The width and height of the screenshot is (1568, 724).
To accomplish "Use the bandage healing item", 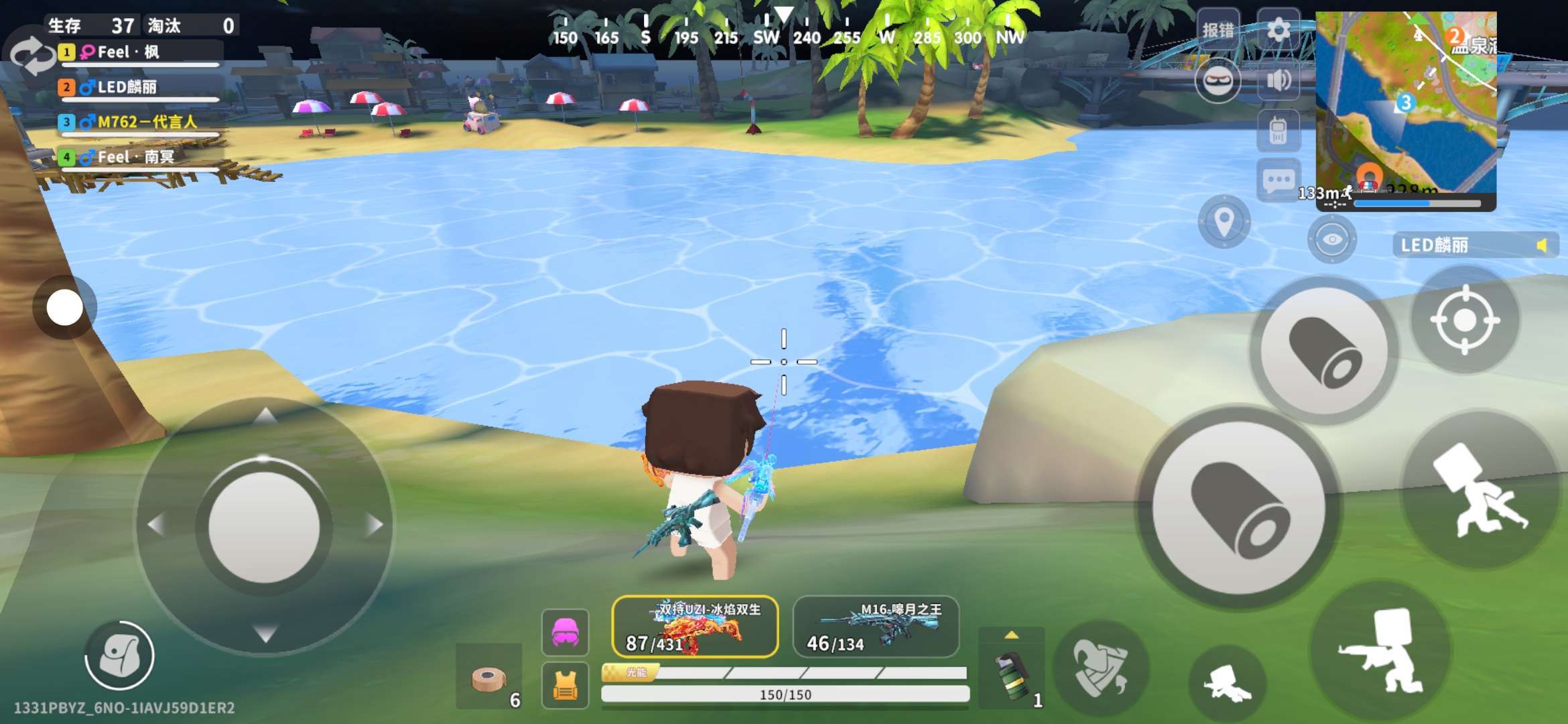I will [488, 678].
